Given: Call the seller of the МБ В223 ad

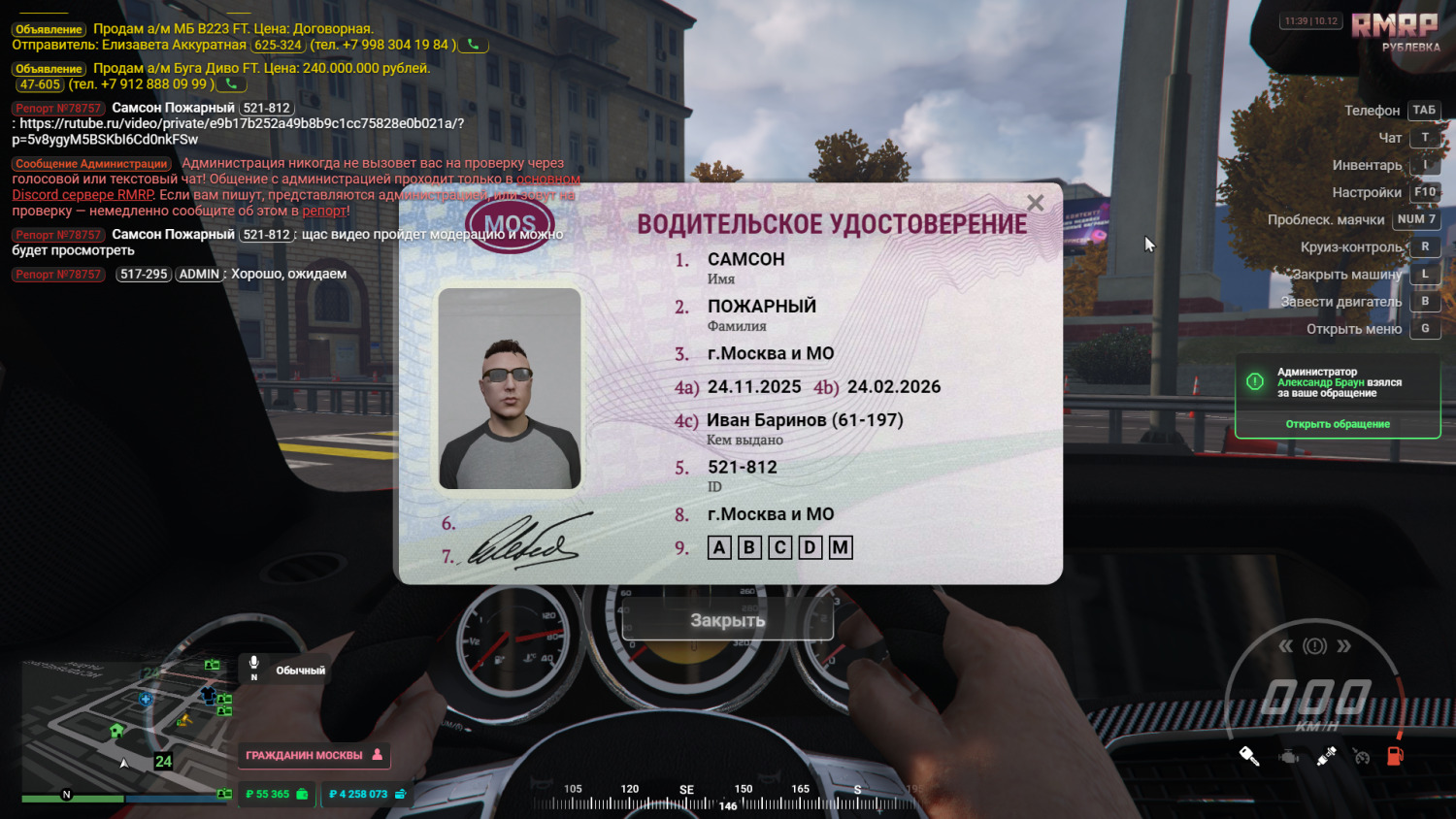Looking at the screenshot, I should click(474, 45).
